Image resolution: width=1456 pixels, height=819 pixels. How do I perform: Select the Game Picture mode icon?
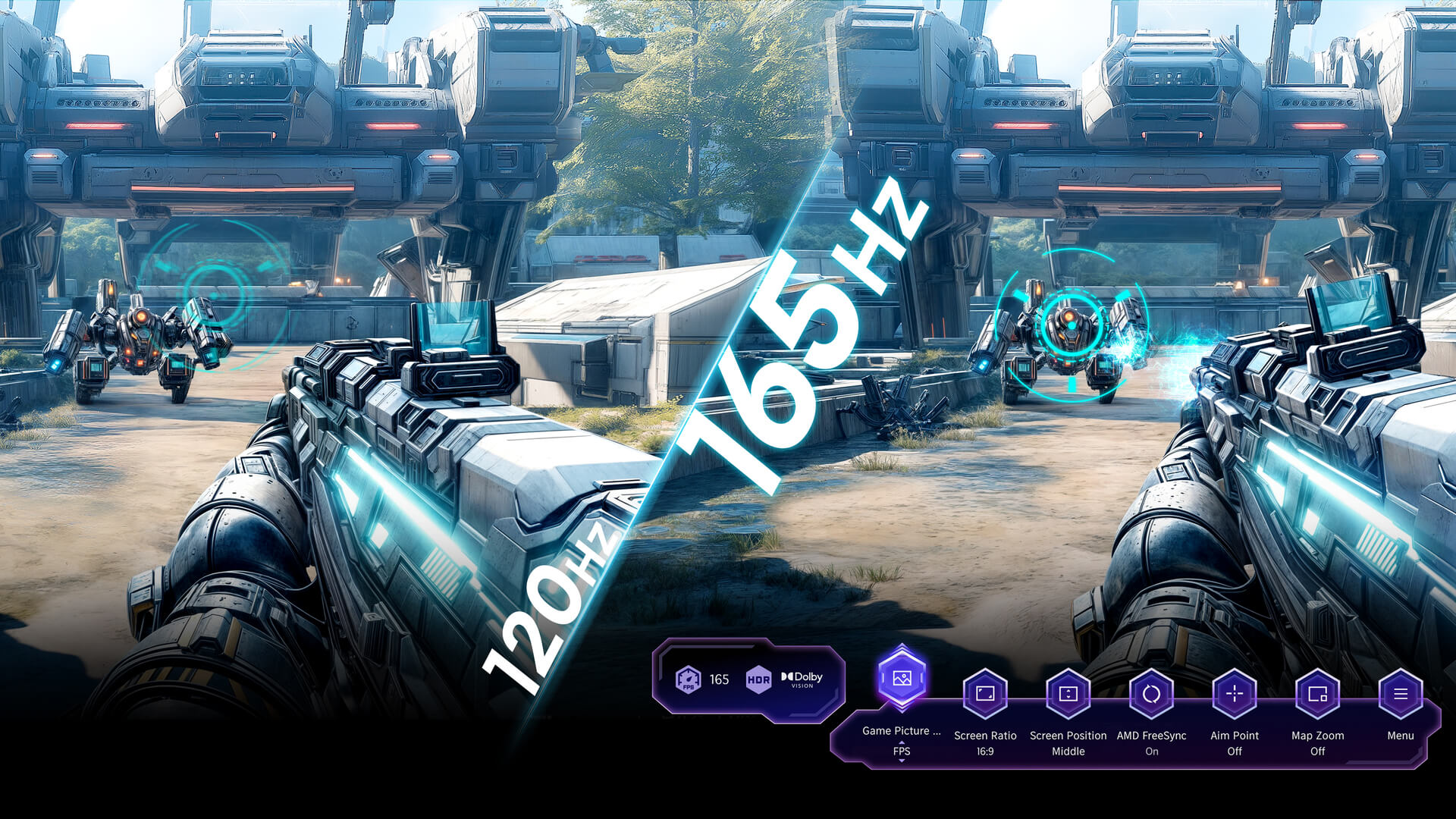pyautogui.click(x=902, y=678)
